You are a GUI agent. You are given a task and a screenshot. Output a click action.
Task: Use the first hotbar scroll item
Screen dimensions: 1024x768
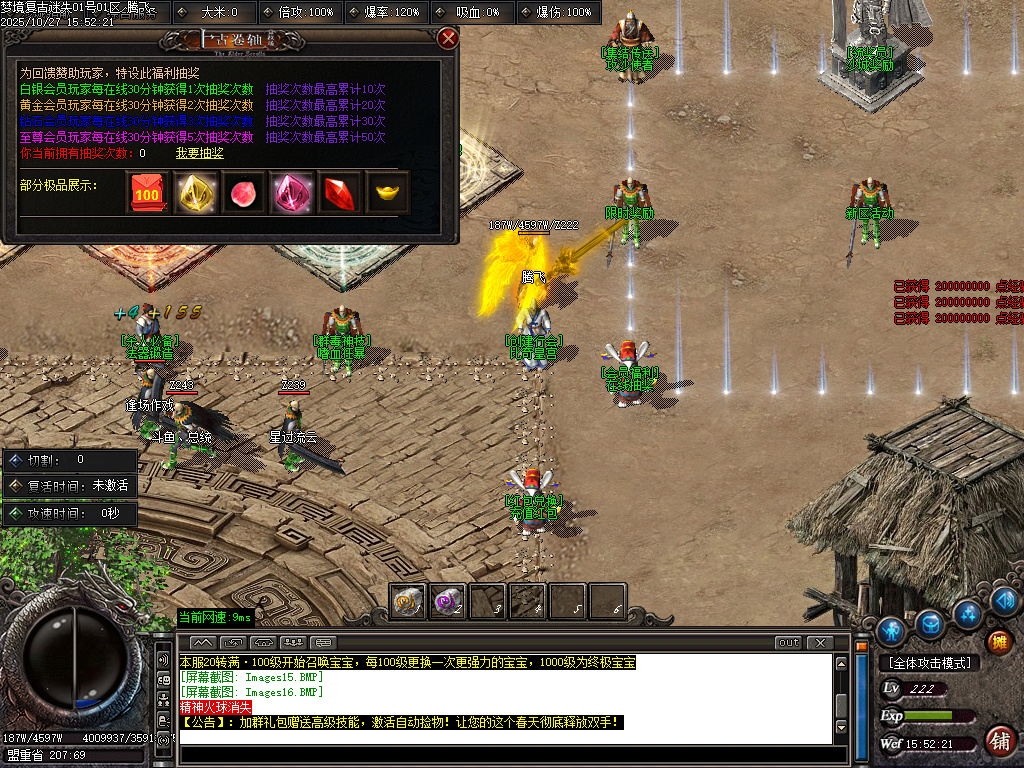click(407, 601)
